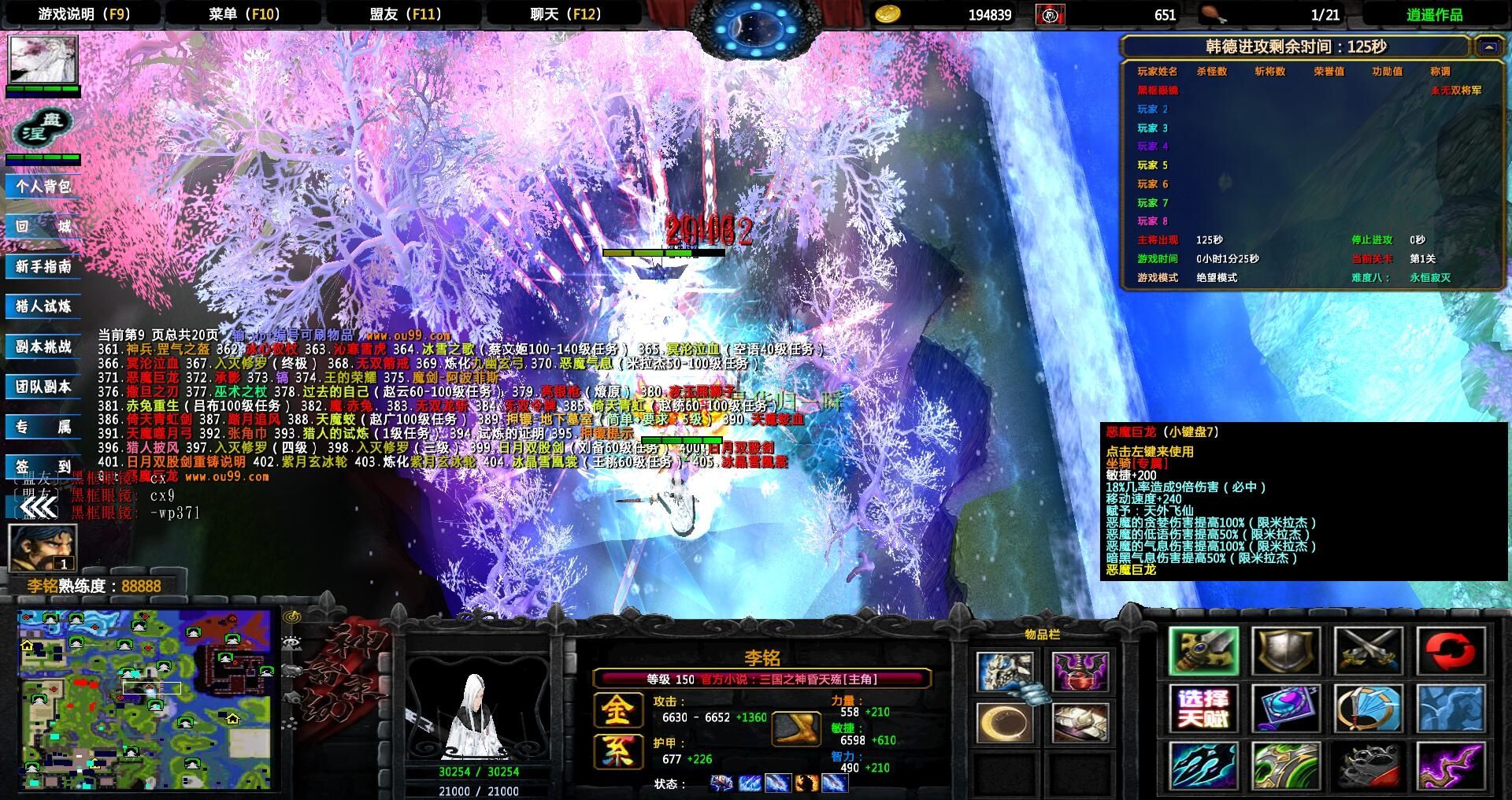Open the 个人背包 personal backpack
1512x800 pixels.
pos(43,187)
